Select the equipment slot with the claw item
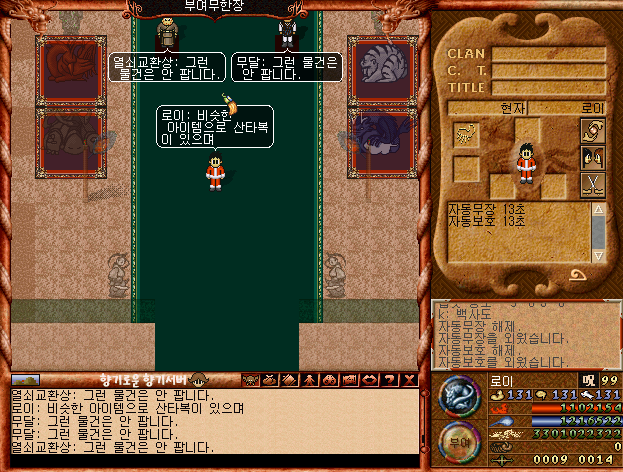The image size is (623, 472). [467, 133]
